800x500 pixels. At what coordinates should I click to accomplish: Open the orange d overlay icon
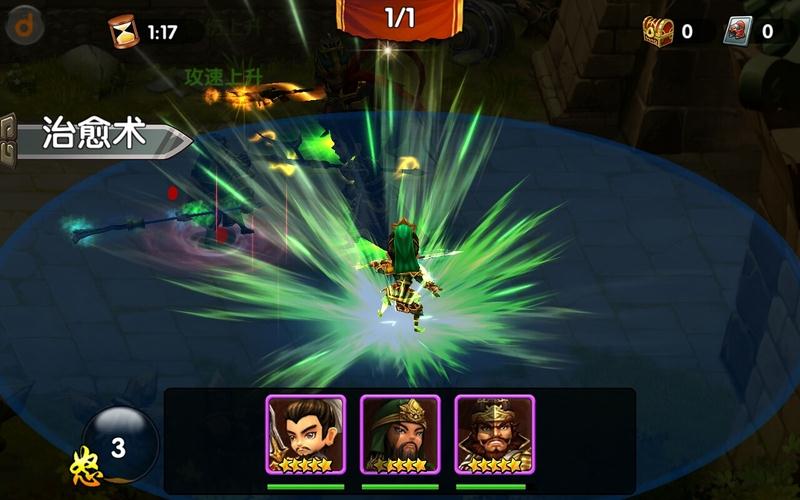pos(24,24)
